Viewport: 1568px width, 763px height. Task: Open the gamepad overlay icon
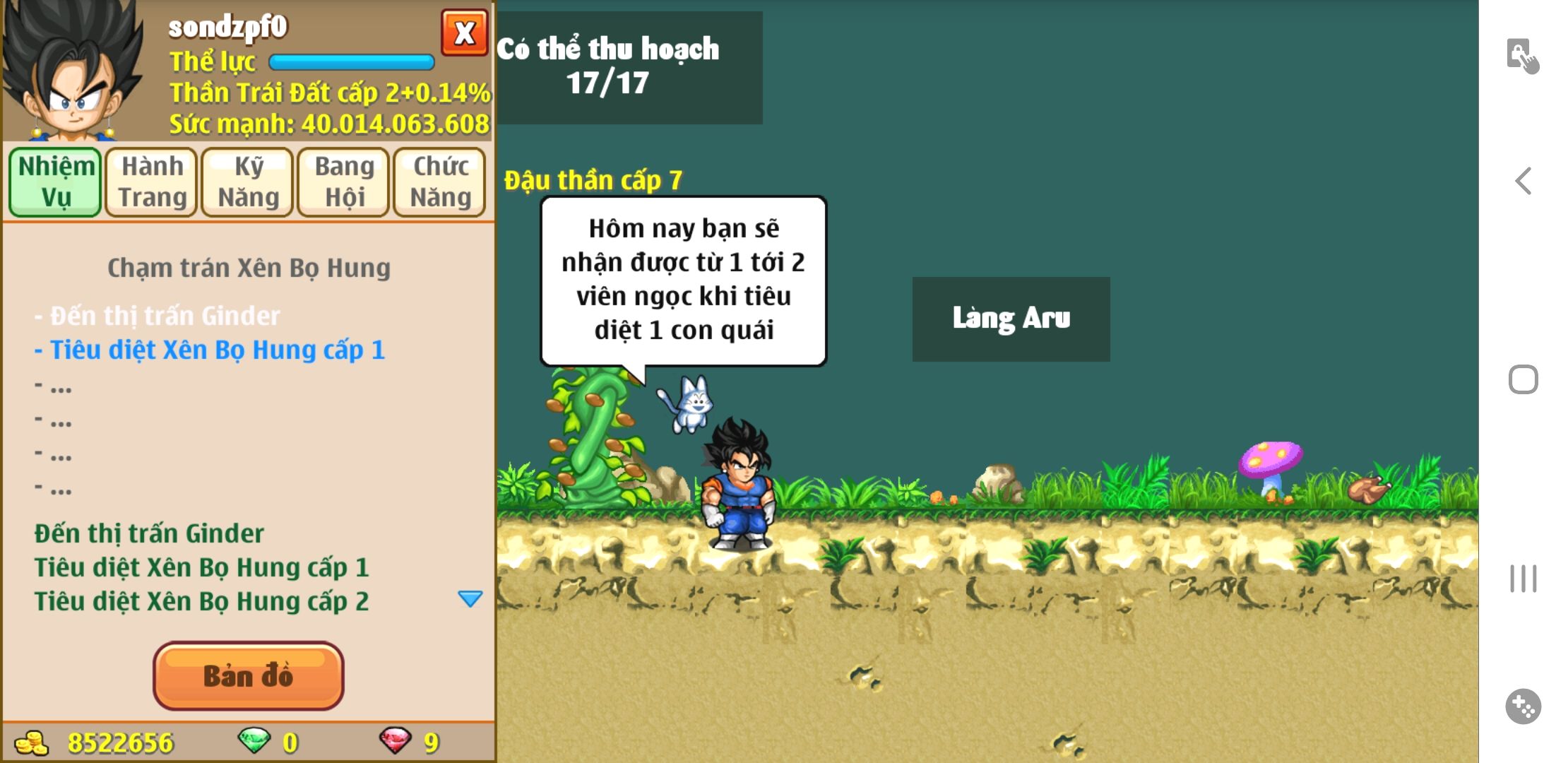[x=1524, y=706]
